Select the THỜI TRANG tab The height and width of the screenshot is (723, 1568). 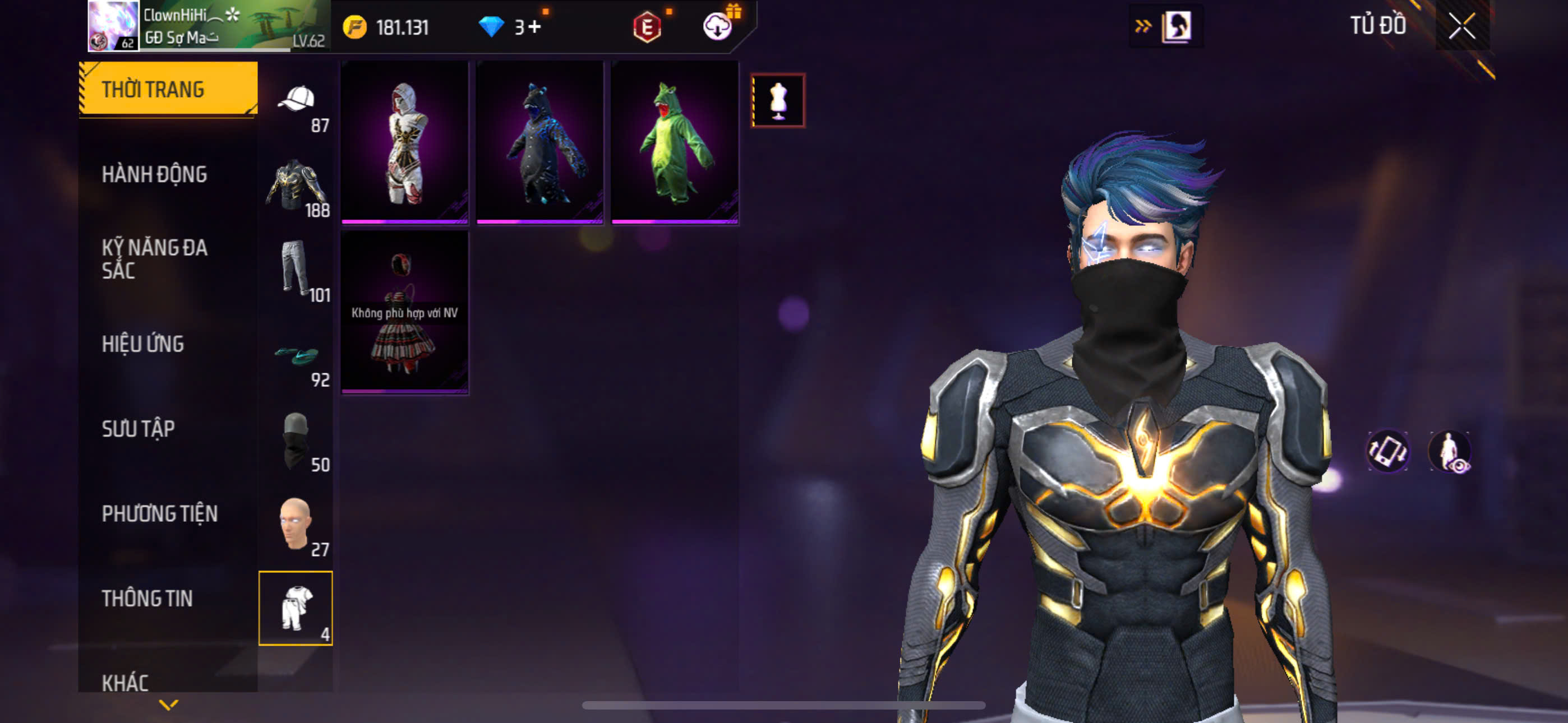[x=168, y=90]
